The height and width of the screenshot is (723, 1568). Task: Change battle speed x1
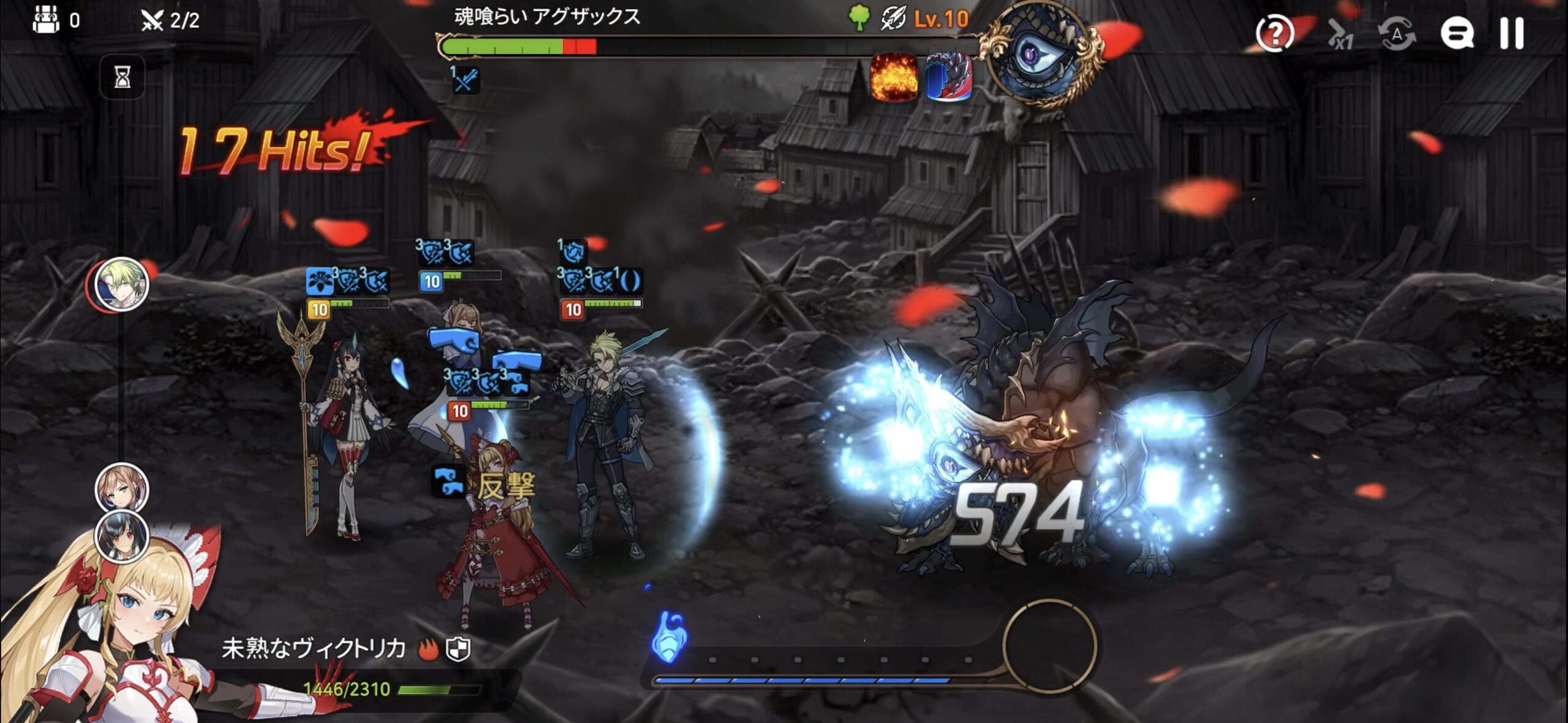coord(1339,34)
